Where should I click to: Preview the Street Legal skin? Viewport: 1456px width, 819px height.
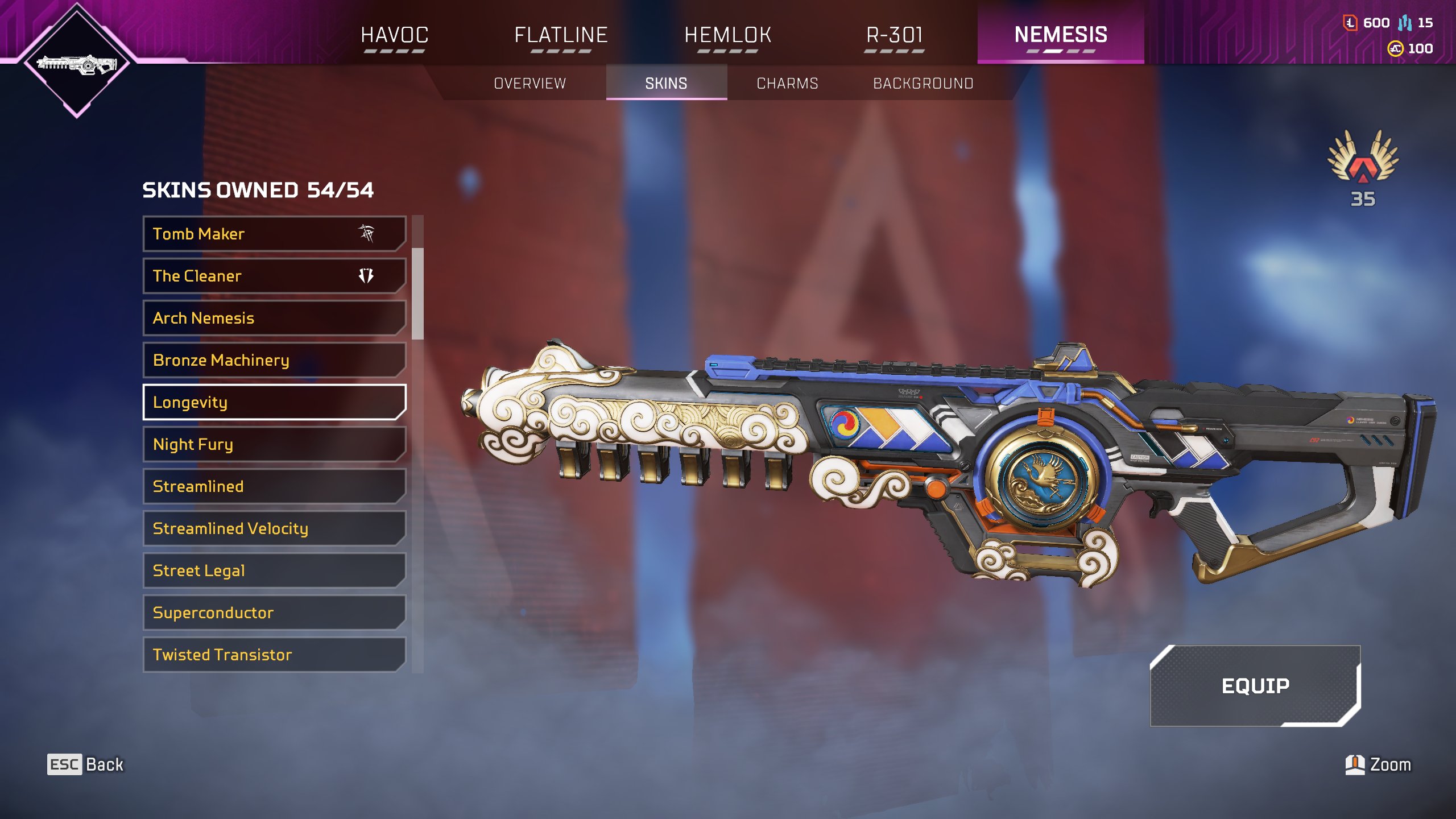[274, 570]
